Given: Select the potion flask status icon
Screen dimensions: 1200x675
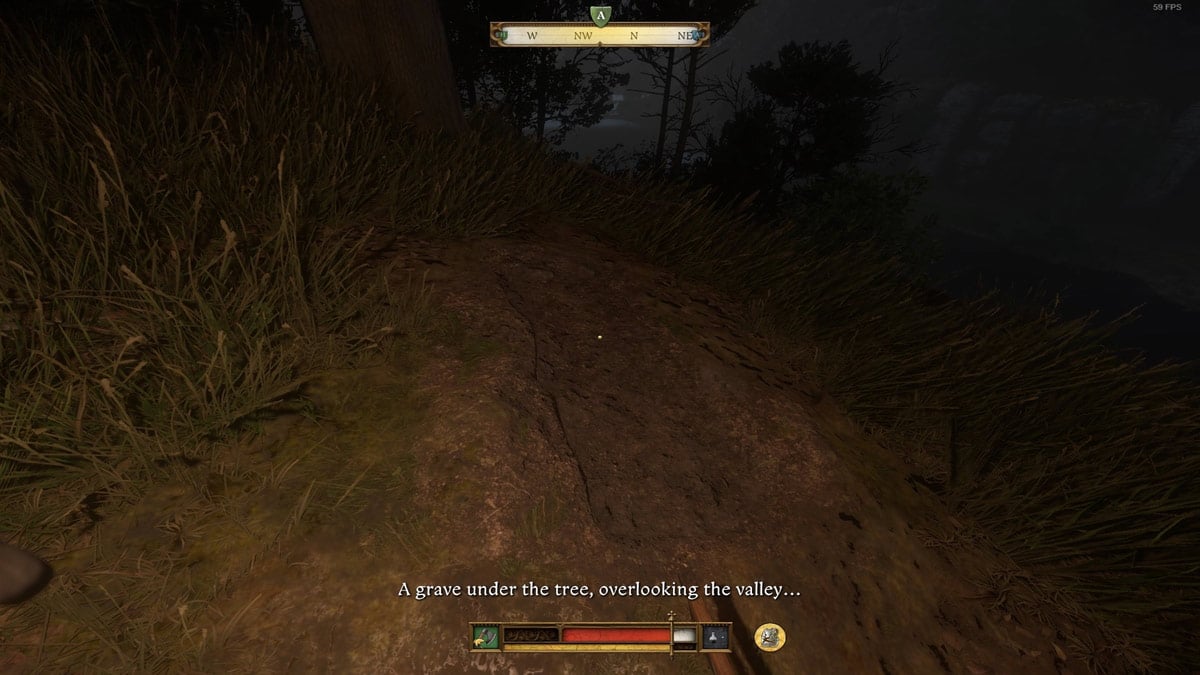Looking at the screenshot, I should 717,636.
